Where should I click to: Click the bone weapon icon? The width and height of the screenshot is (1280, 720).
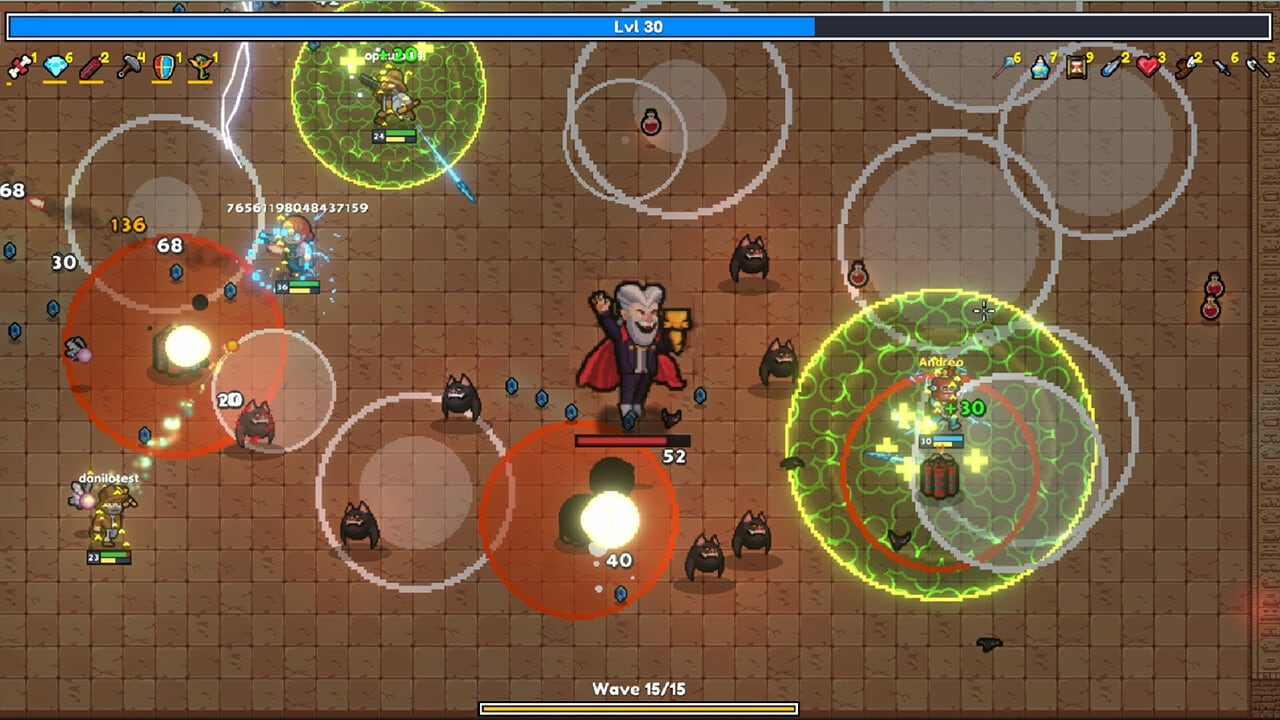click(x=19, y=67)
